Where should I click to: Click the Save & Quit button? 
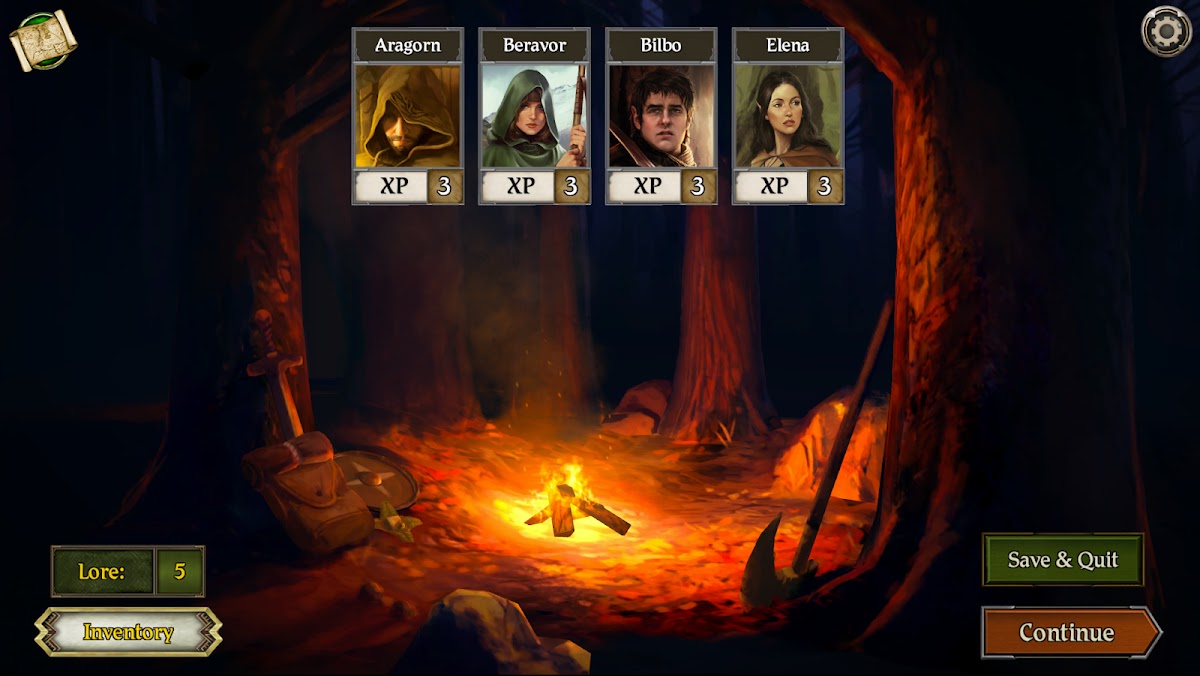[x=1062, y=560]
